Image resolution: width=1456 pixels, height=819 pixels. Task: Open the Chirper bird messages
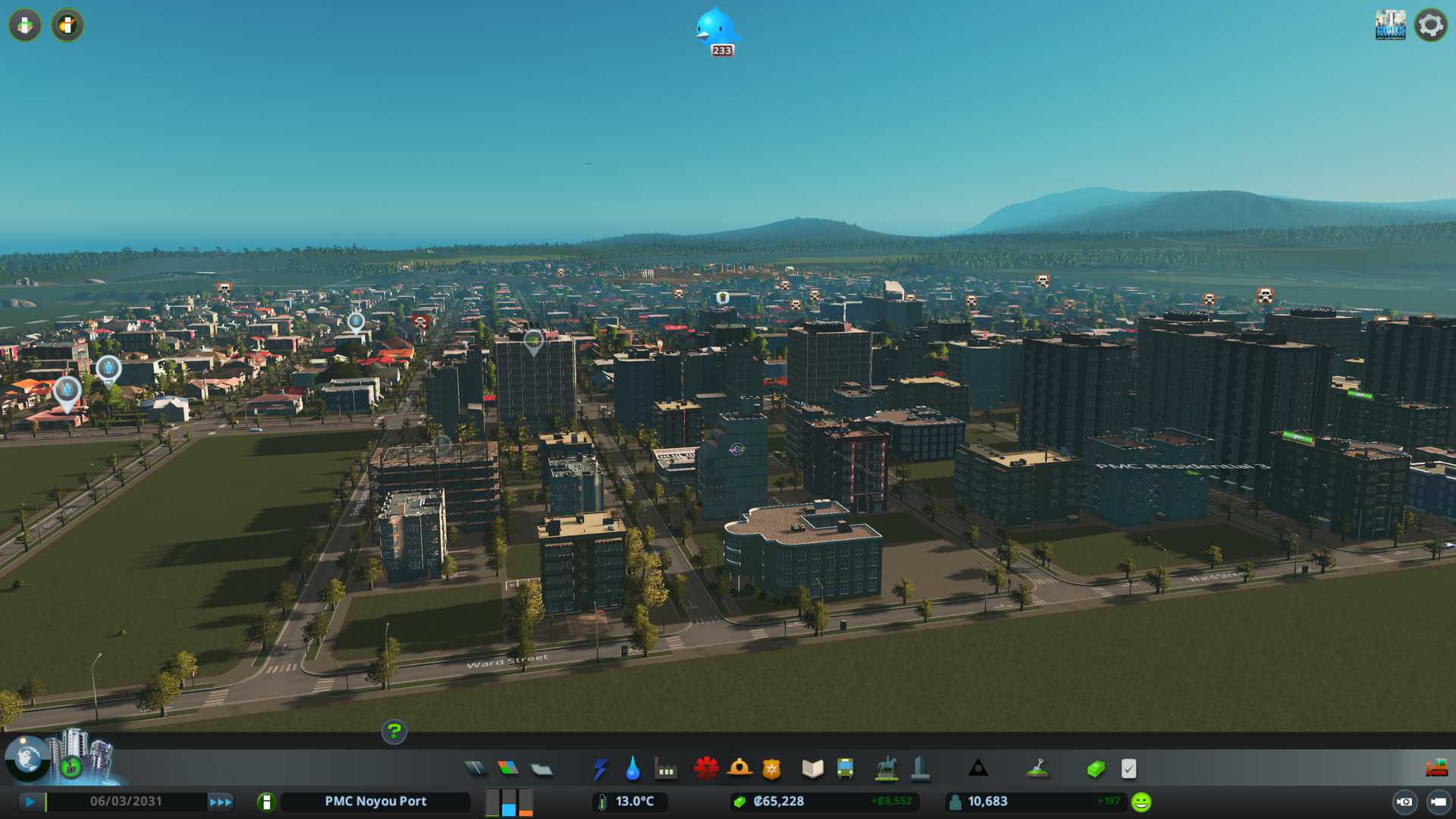click(716, 30)
